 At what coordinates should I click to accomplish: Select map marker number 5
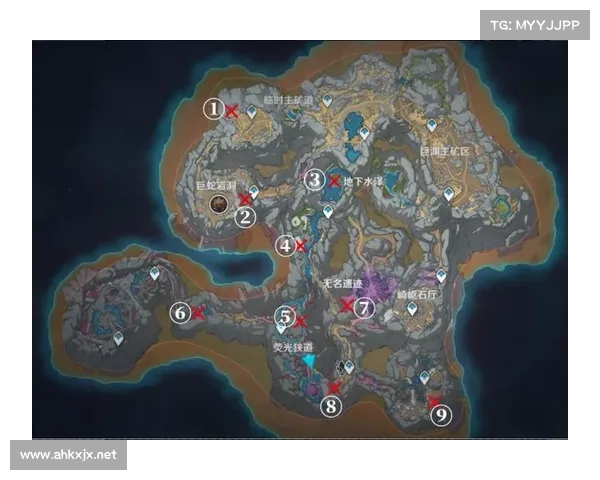coord(286,319)
